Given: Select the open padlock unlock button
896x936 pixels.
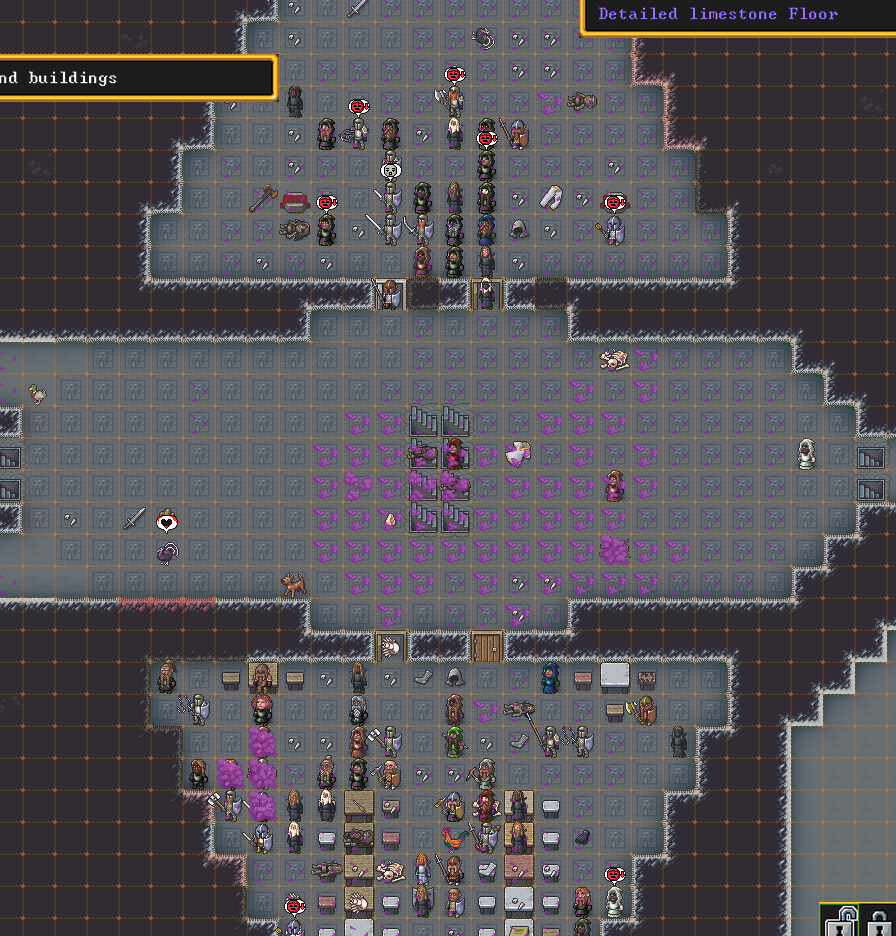Looking at the screenshot, I should pos(840,921).
